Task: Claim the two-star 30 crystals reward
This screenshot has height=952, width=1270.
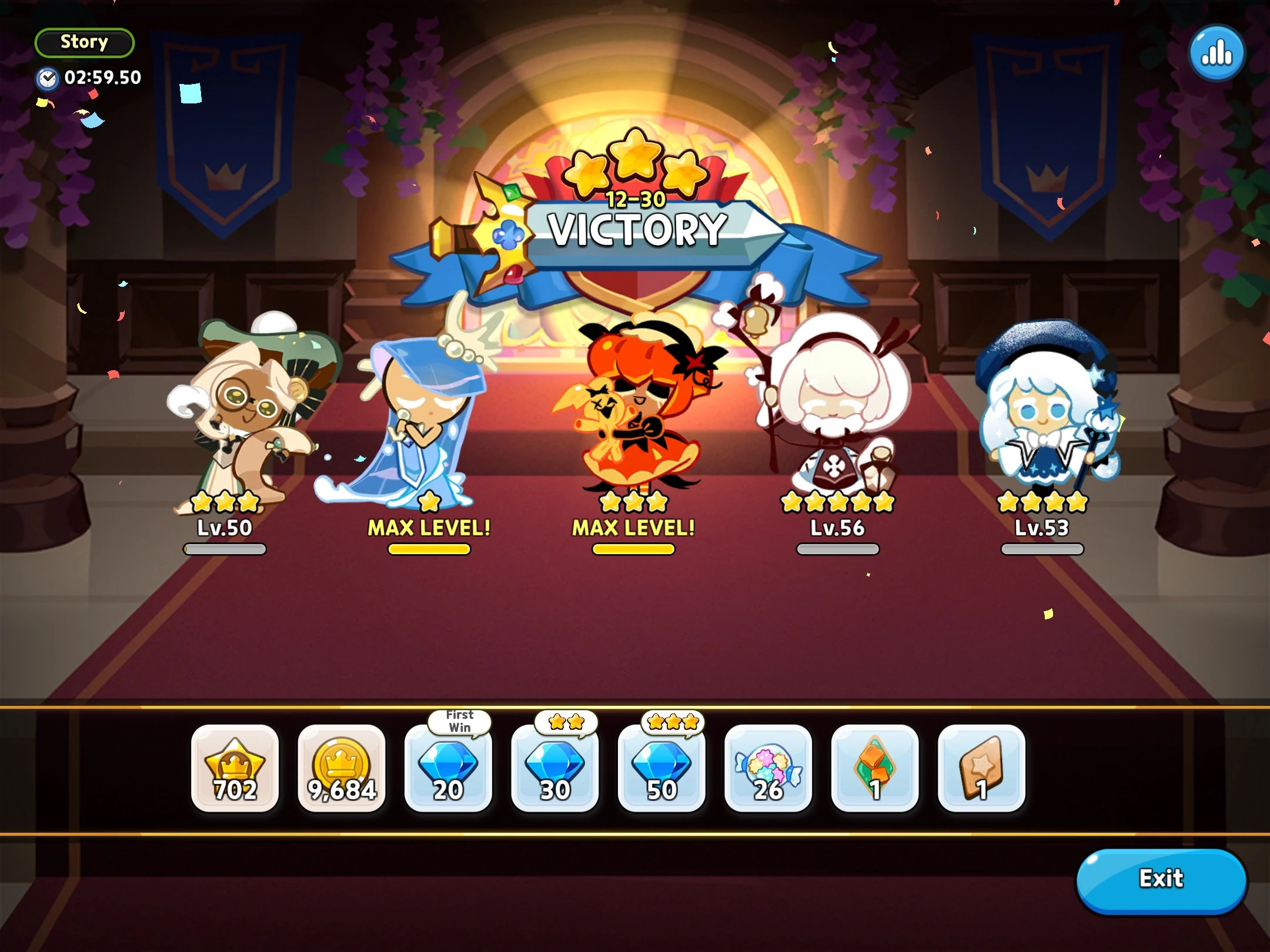Action: [554, 770]
